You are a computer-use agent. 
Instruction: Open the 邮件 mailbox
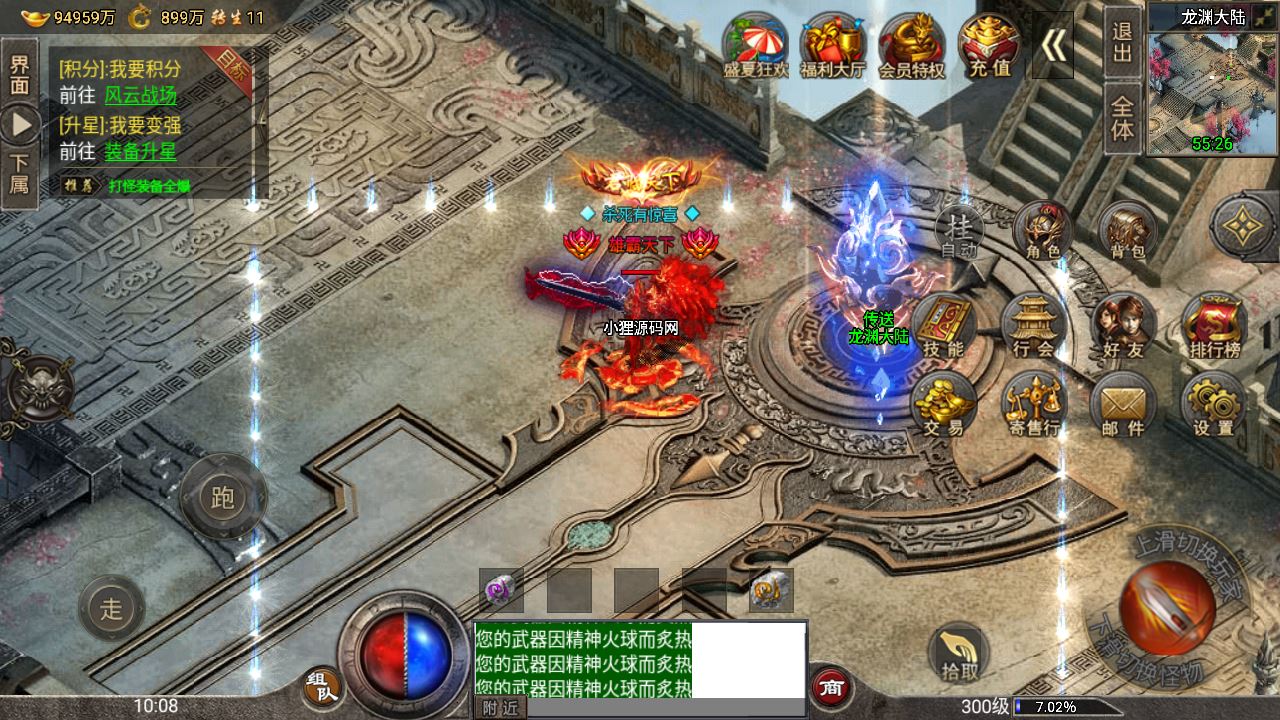1123,407
